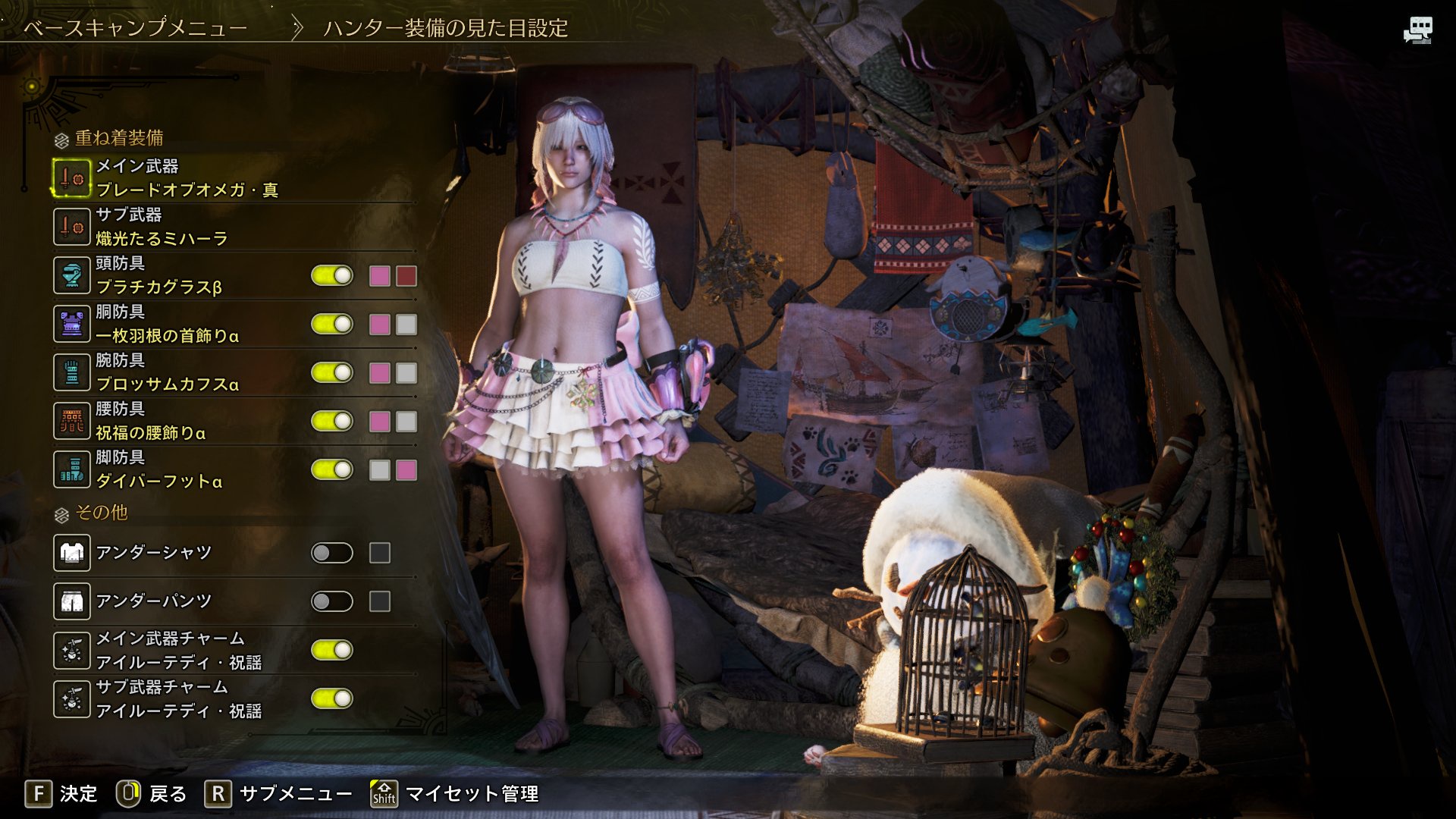Toggle head armor 頭防具 visibility switch
This screenshot has height=819, width=1456.
[332, 275]
